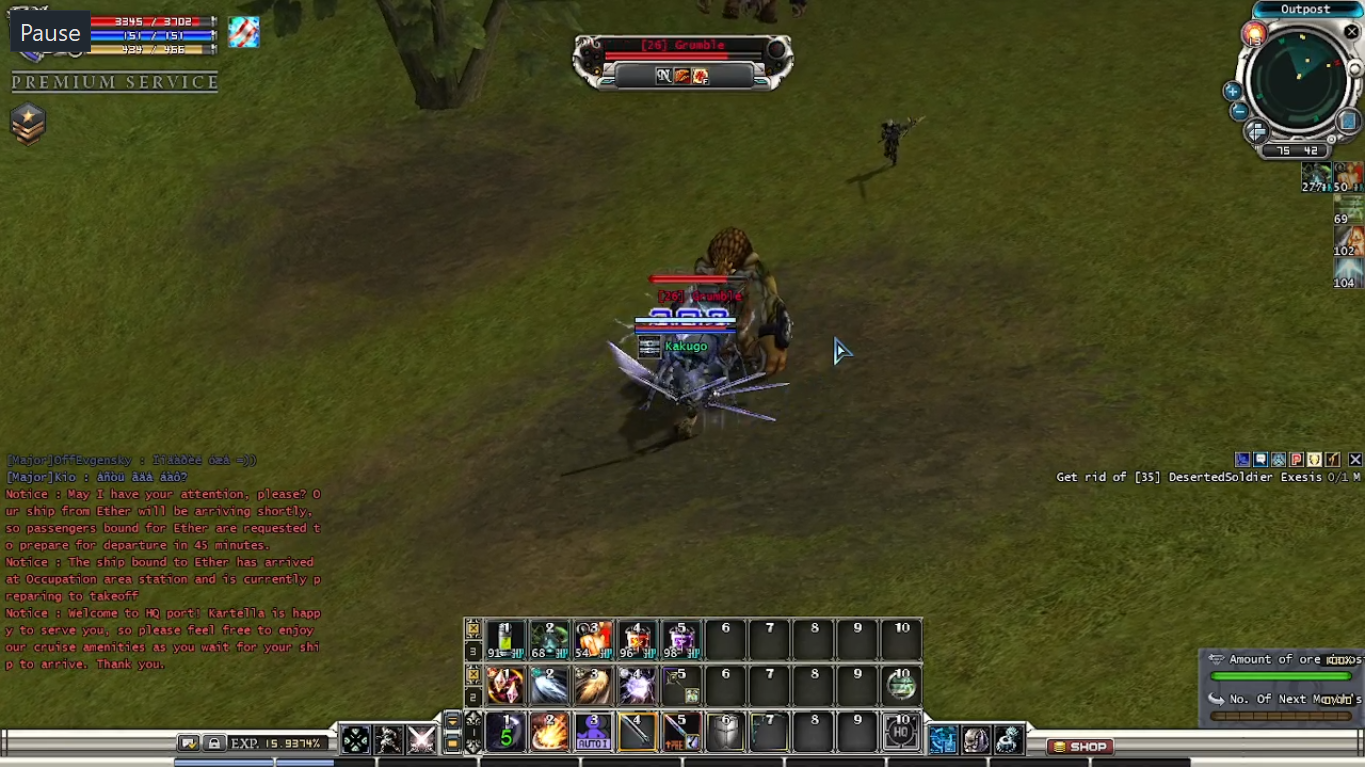Zoom in the minimap with plus button
Image resolution: width=1365 pixels, height=767 pixels.
point(1232,91)
